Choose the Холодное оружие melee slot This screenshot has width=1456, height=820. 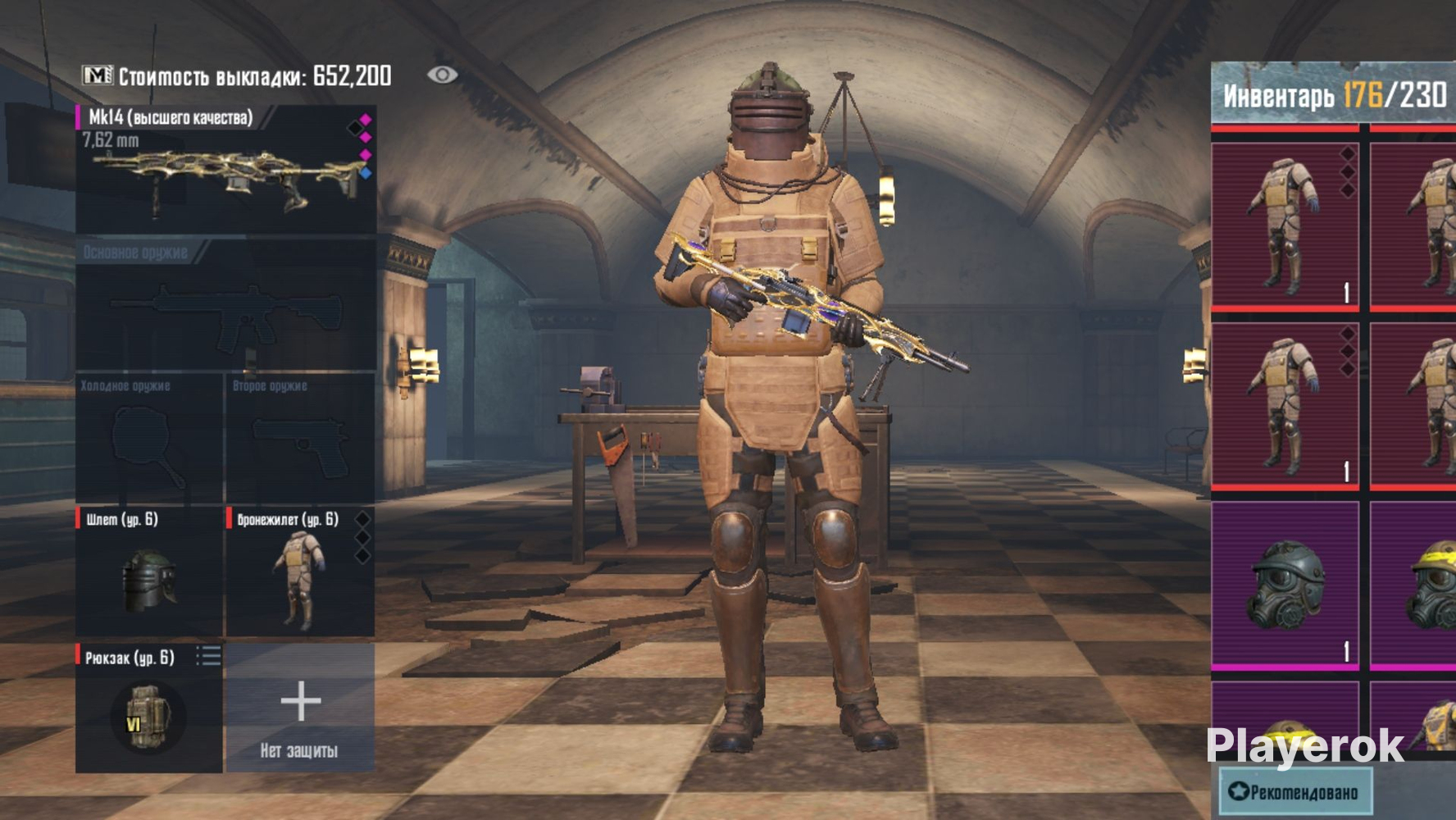(x=149, y=439)
